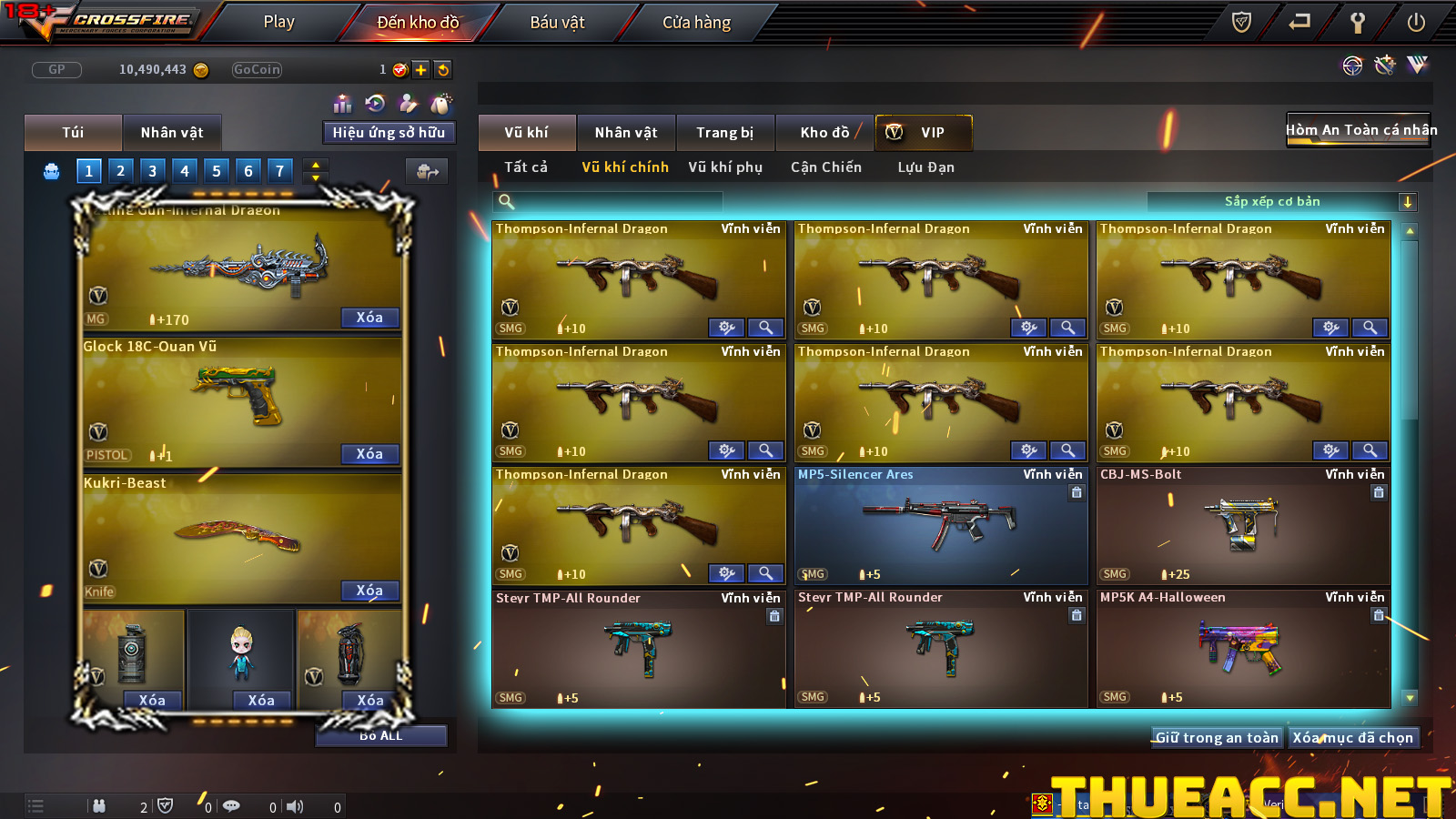
Task: Show the VIP items tab
Action: pyautogui.click(x=923, y=133)
